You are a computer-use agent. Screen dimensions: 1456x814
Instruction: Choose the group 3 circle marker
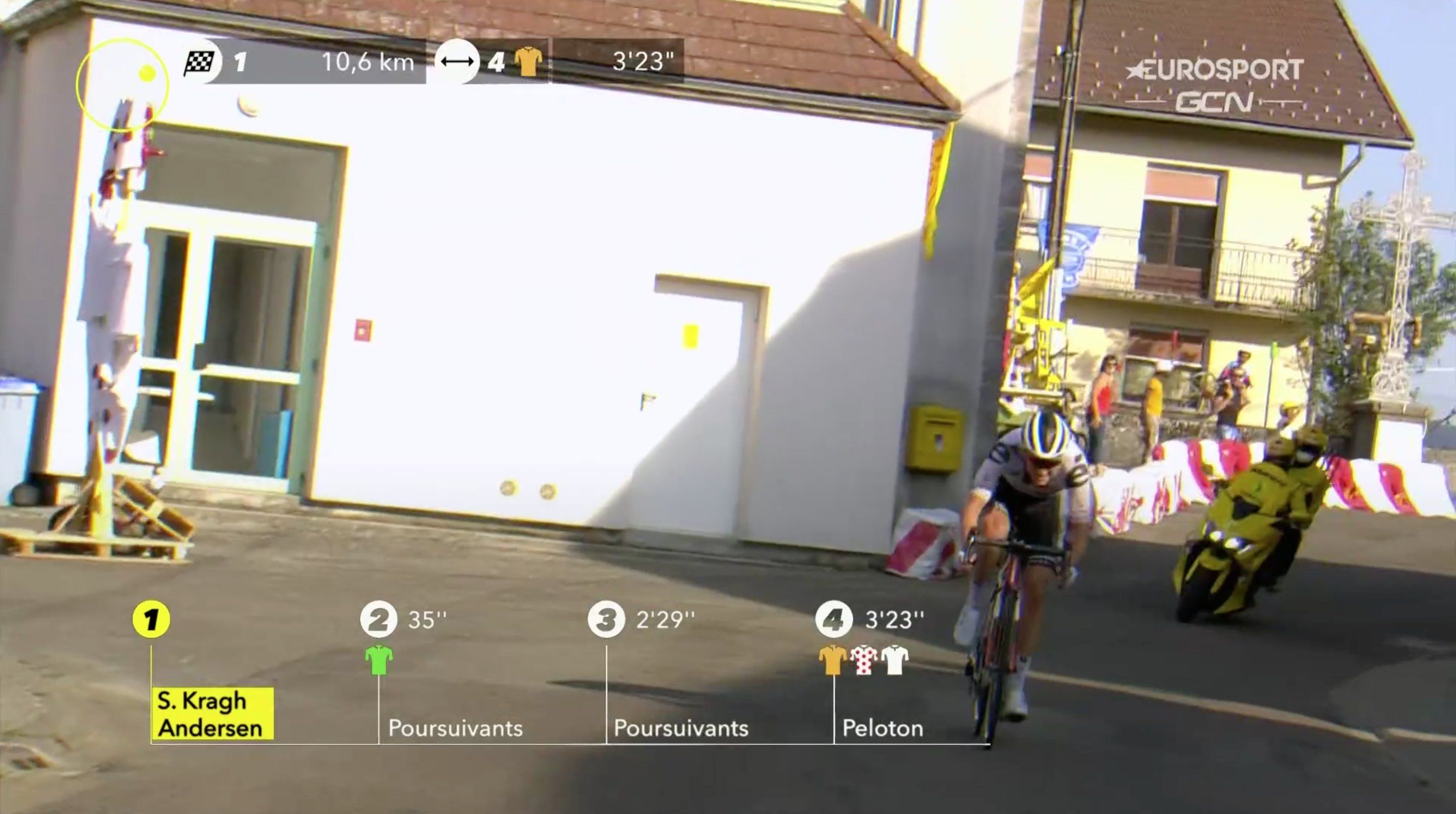[607, 619]
